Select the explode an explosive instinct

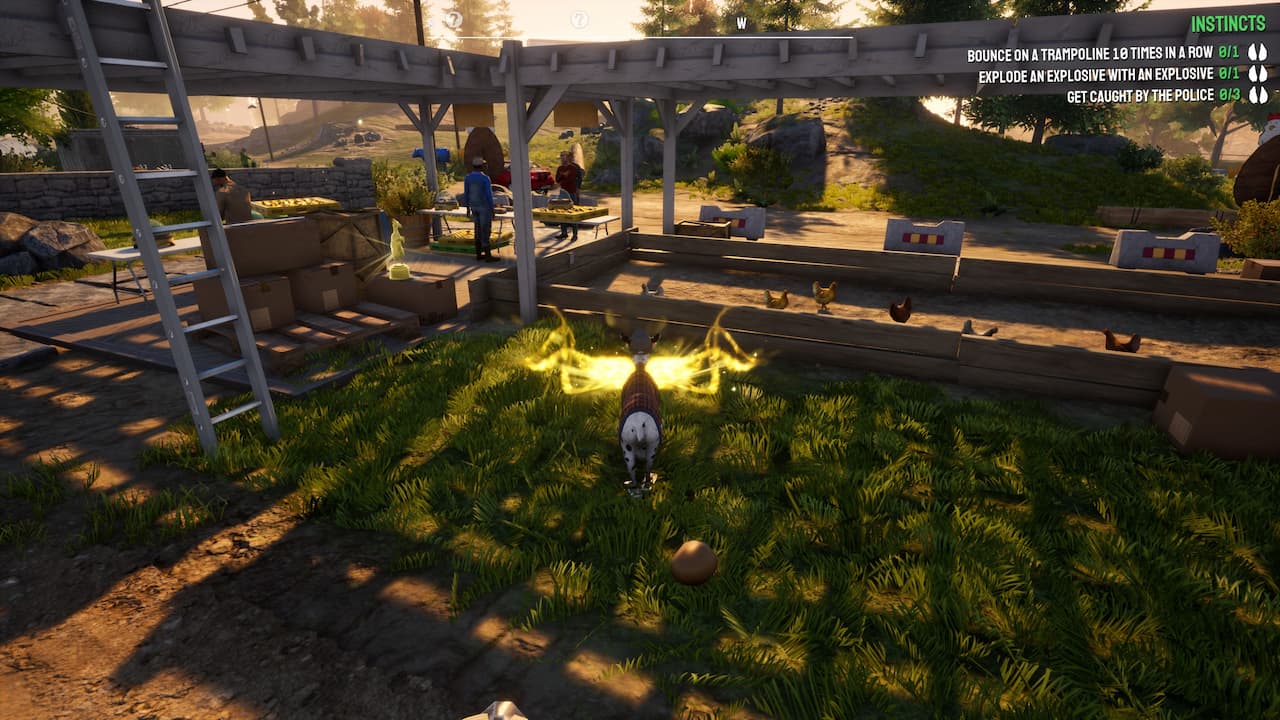click(1095, 75)
